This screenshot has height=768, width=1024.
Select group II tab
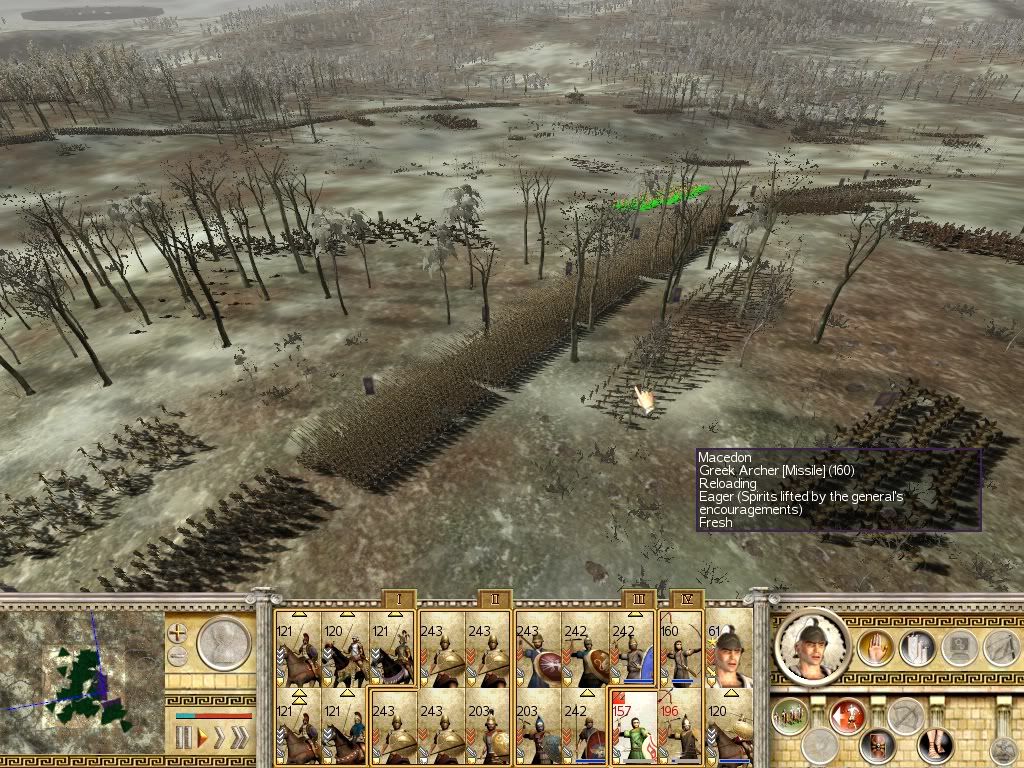(494, 599)
